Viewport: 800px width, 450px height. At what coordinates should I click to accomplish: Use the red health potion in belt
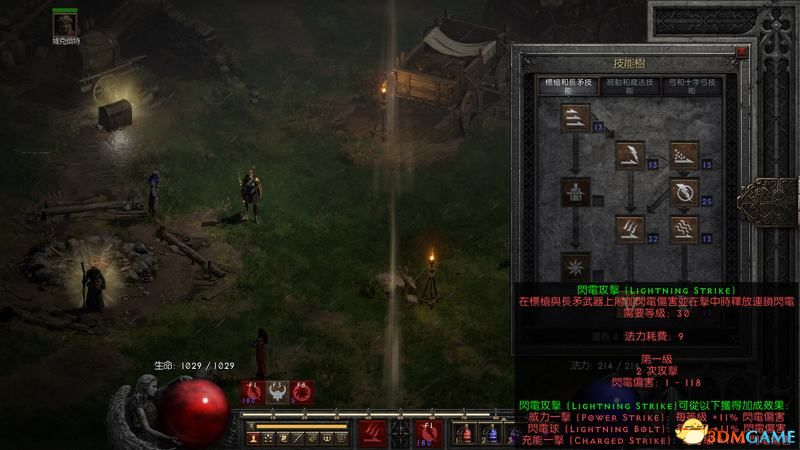tap(466, 433)
